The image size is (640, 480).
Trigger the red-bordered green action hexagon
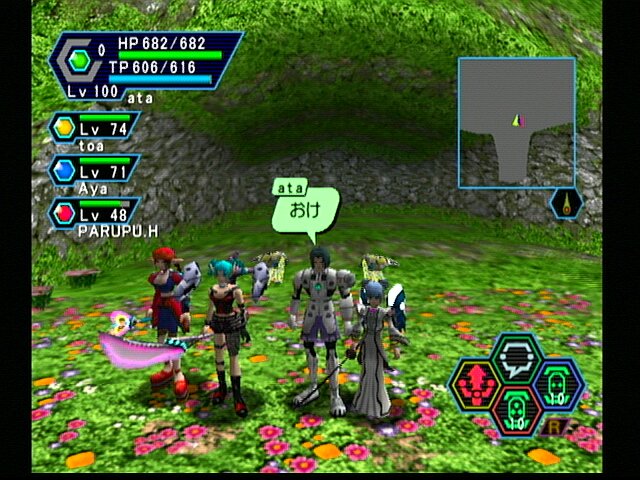coord(517,410)
